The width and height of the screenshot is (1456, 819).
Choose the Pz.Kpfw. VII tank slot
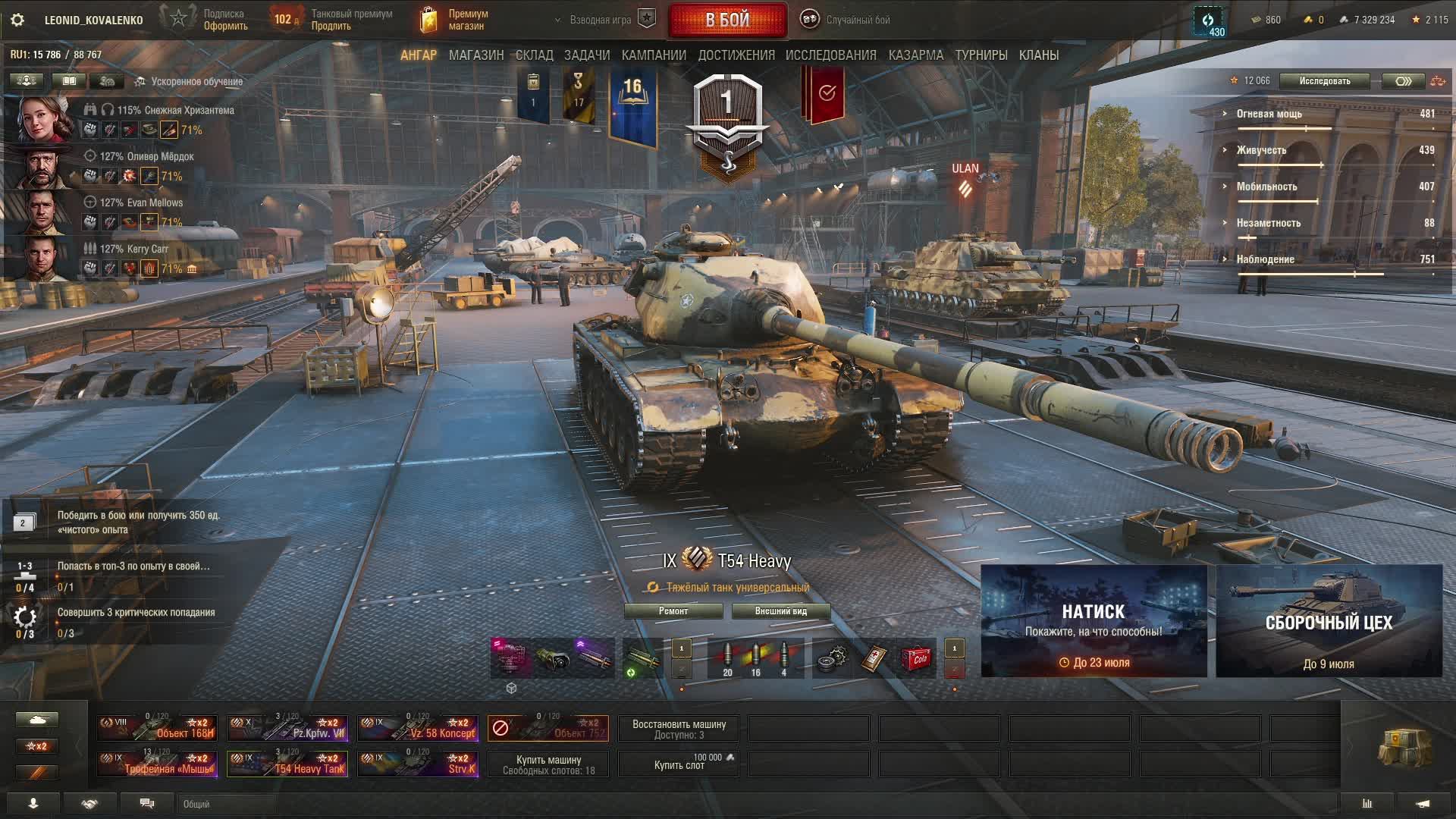287,728
